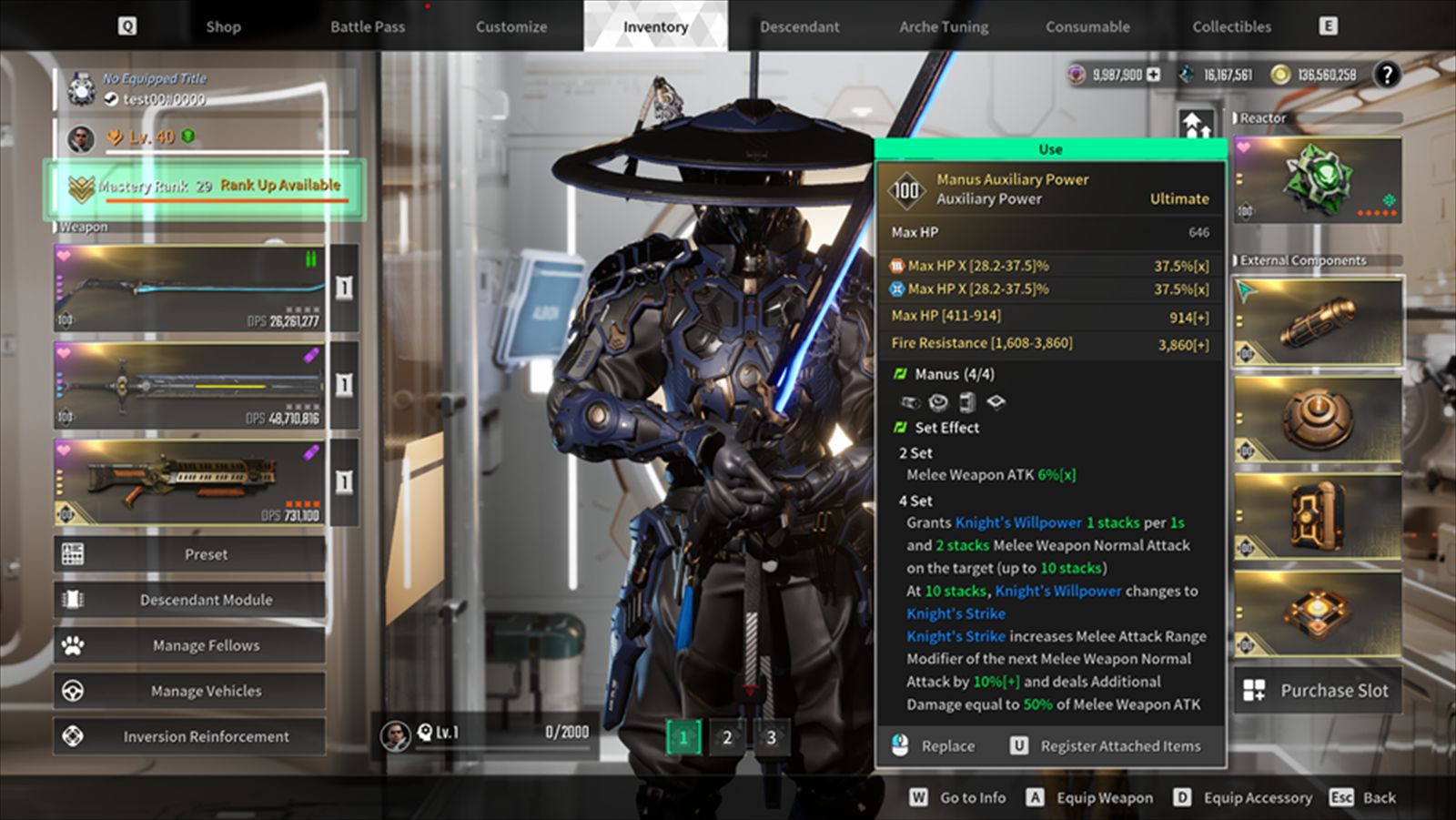
Task: Open the Preset menu
Action: click(x=189, y=554)
